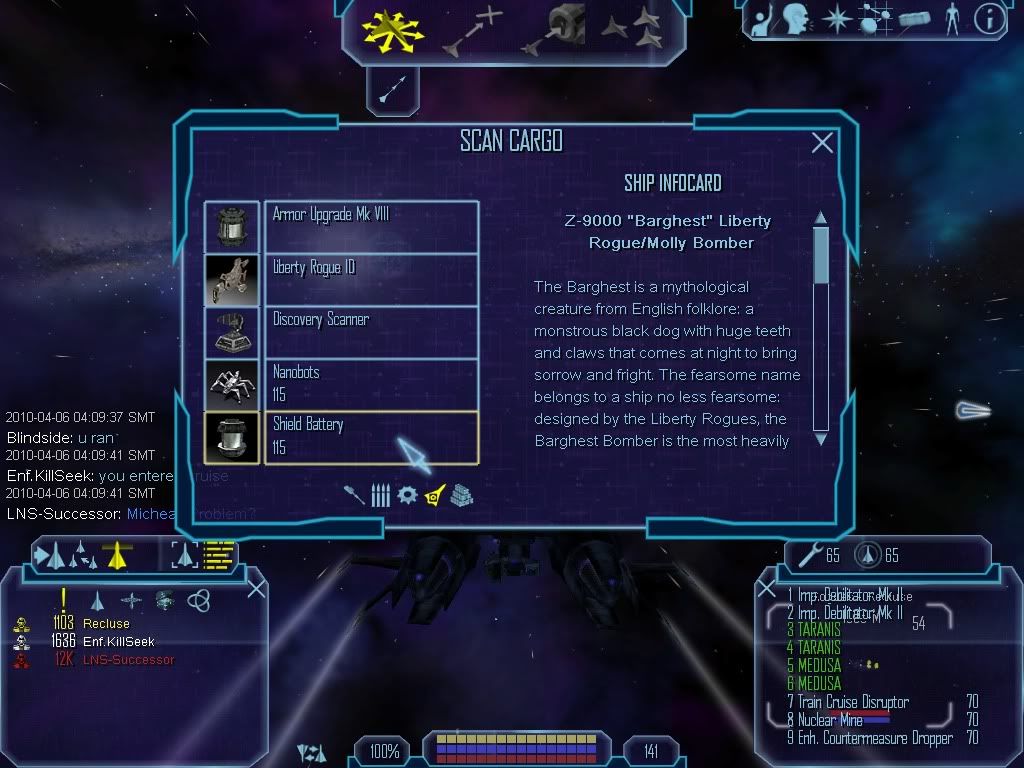
Task: Show ammunition with the cargo filter's bullets icon
Action: [x=380, y=495]
